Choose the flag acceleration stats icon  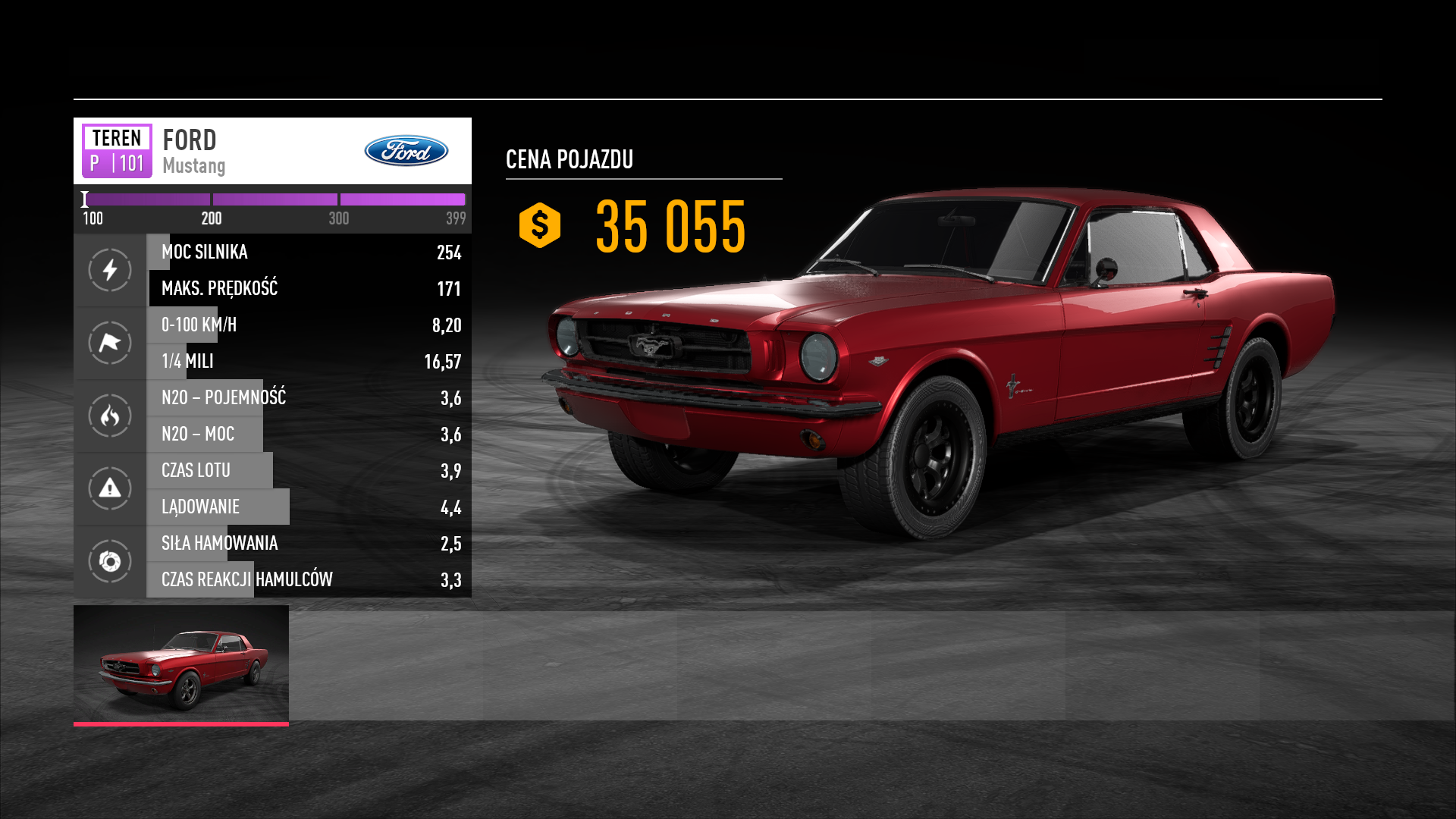click(x=110, y=343)
